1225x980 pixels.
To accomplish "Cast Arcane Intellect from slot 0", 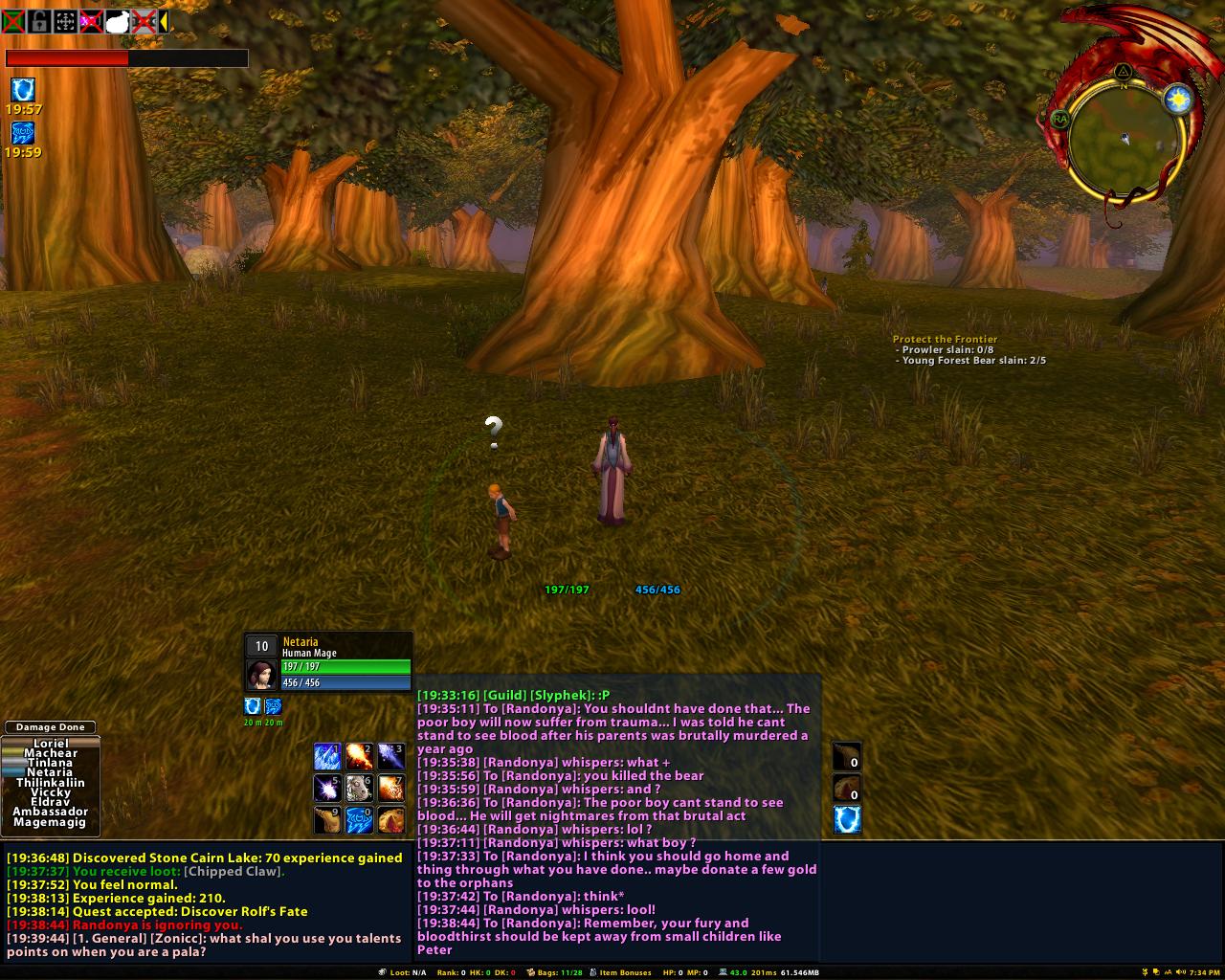I will click(359, 819).
